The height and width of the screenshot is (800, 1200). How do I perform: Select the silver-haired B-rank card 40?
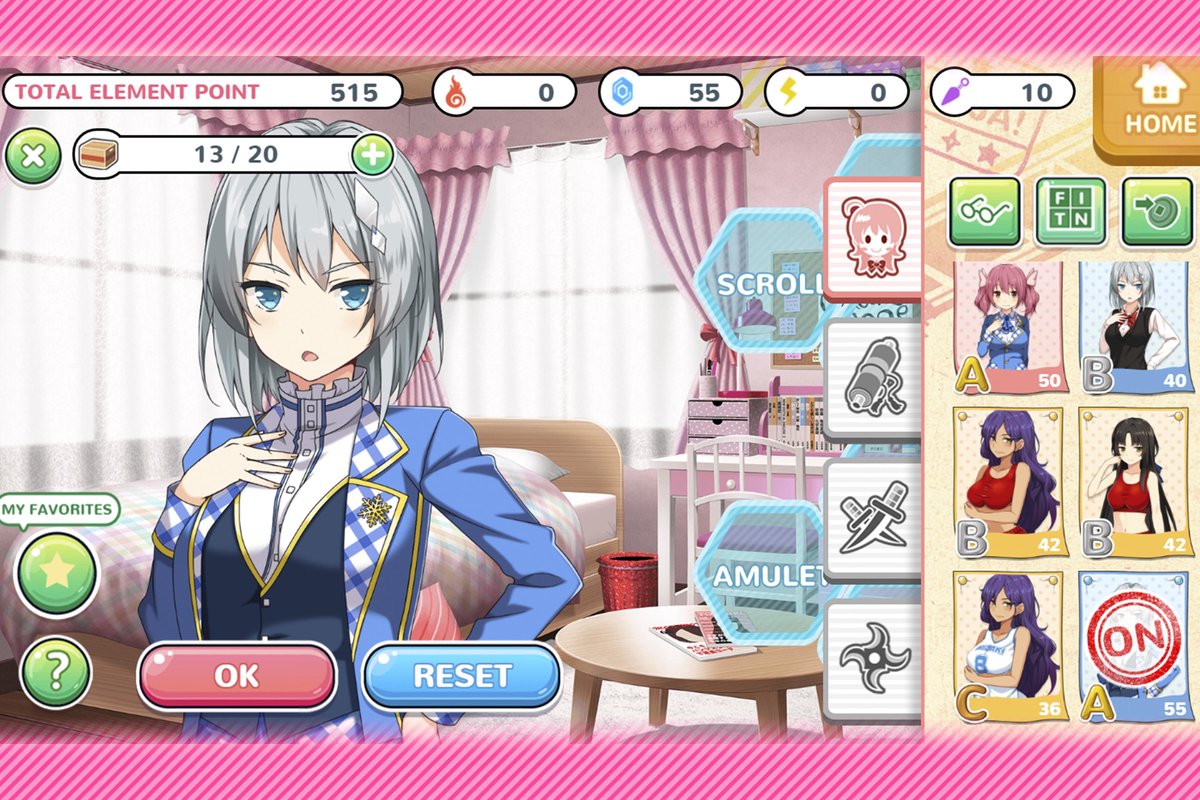click(1136, 328)
